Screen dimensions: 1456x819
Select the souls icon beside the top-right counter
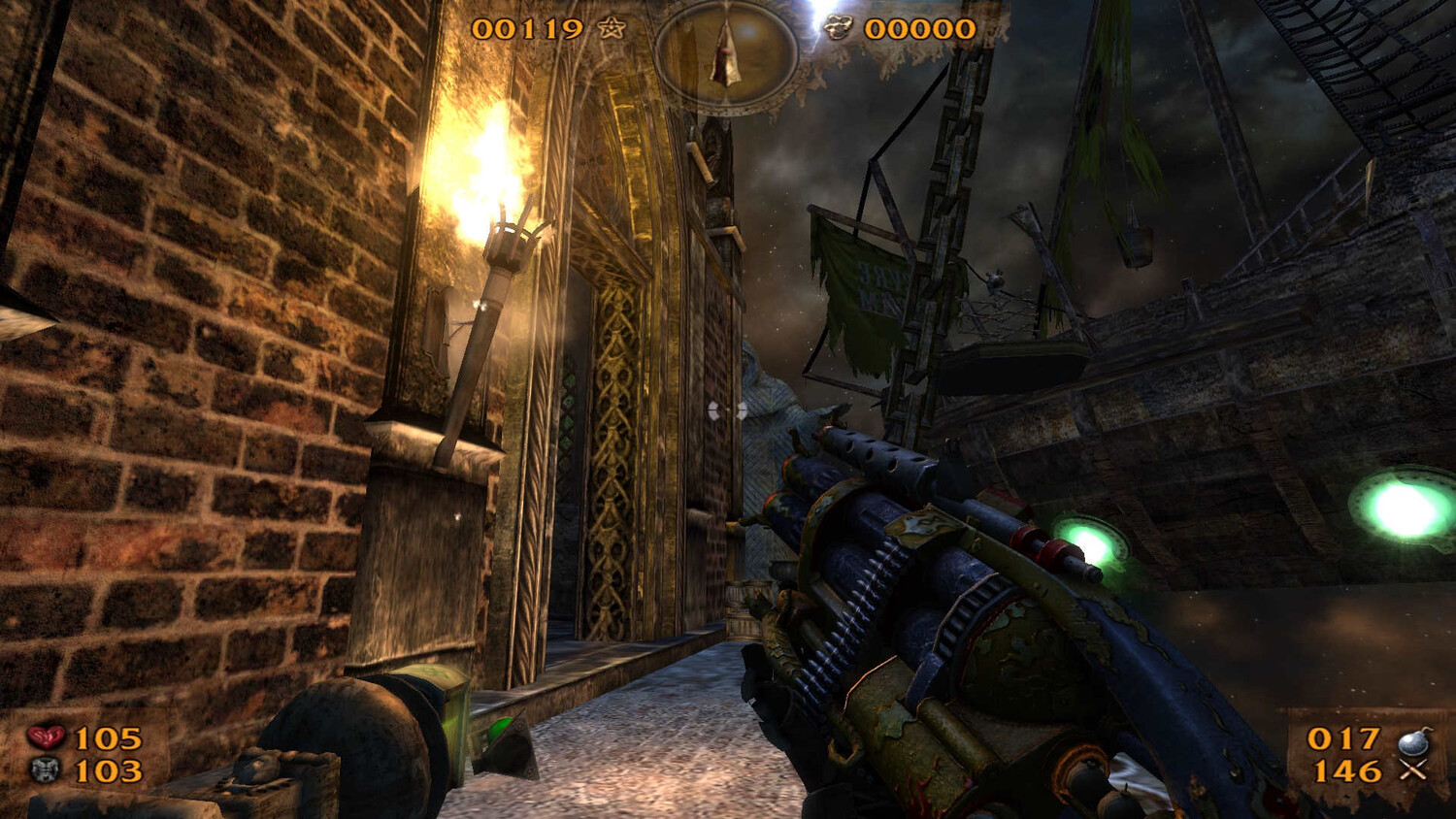(838, 28)
